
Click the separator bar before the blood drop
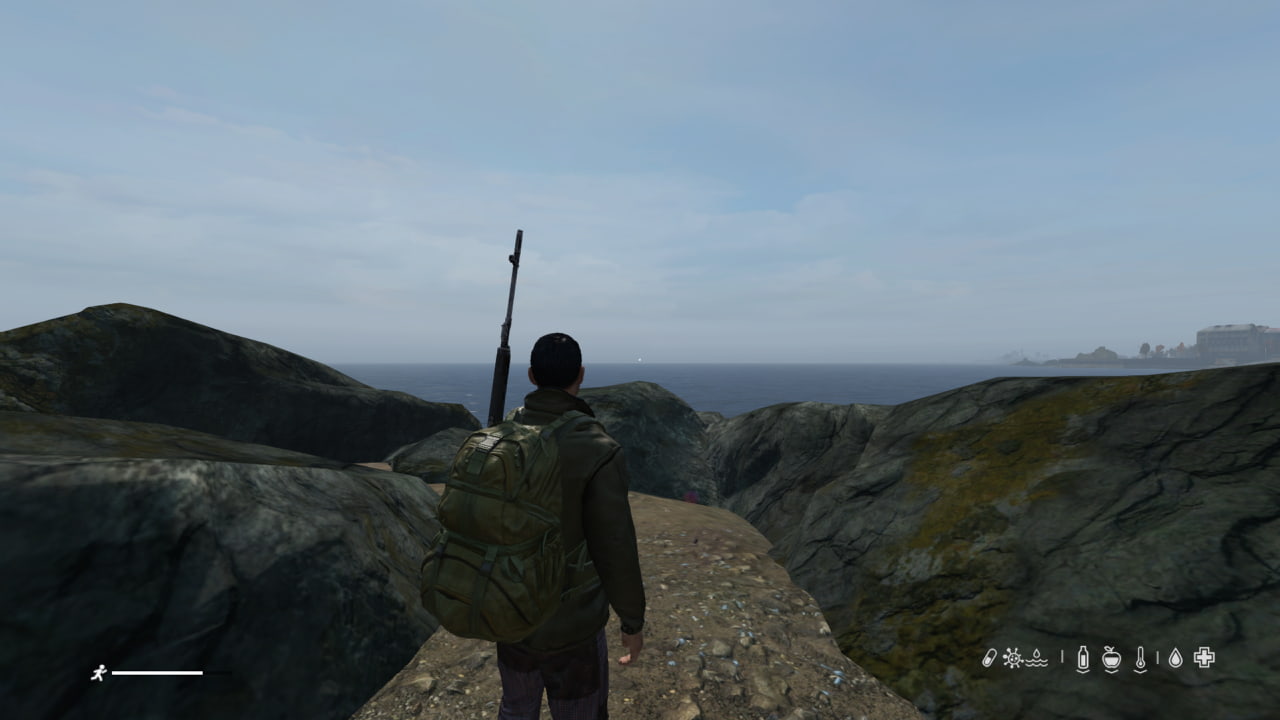click(x=1158, y=658)
